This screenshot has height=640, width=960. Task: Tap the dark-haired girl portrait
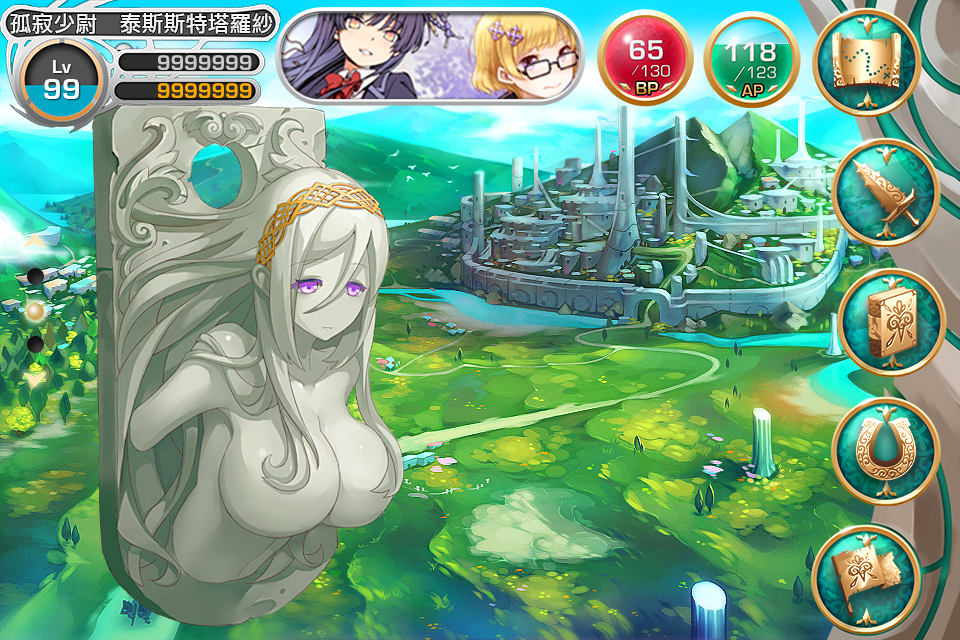click(x=362, y=56)
